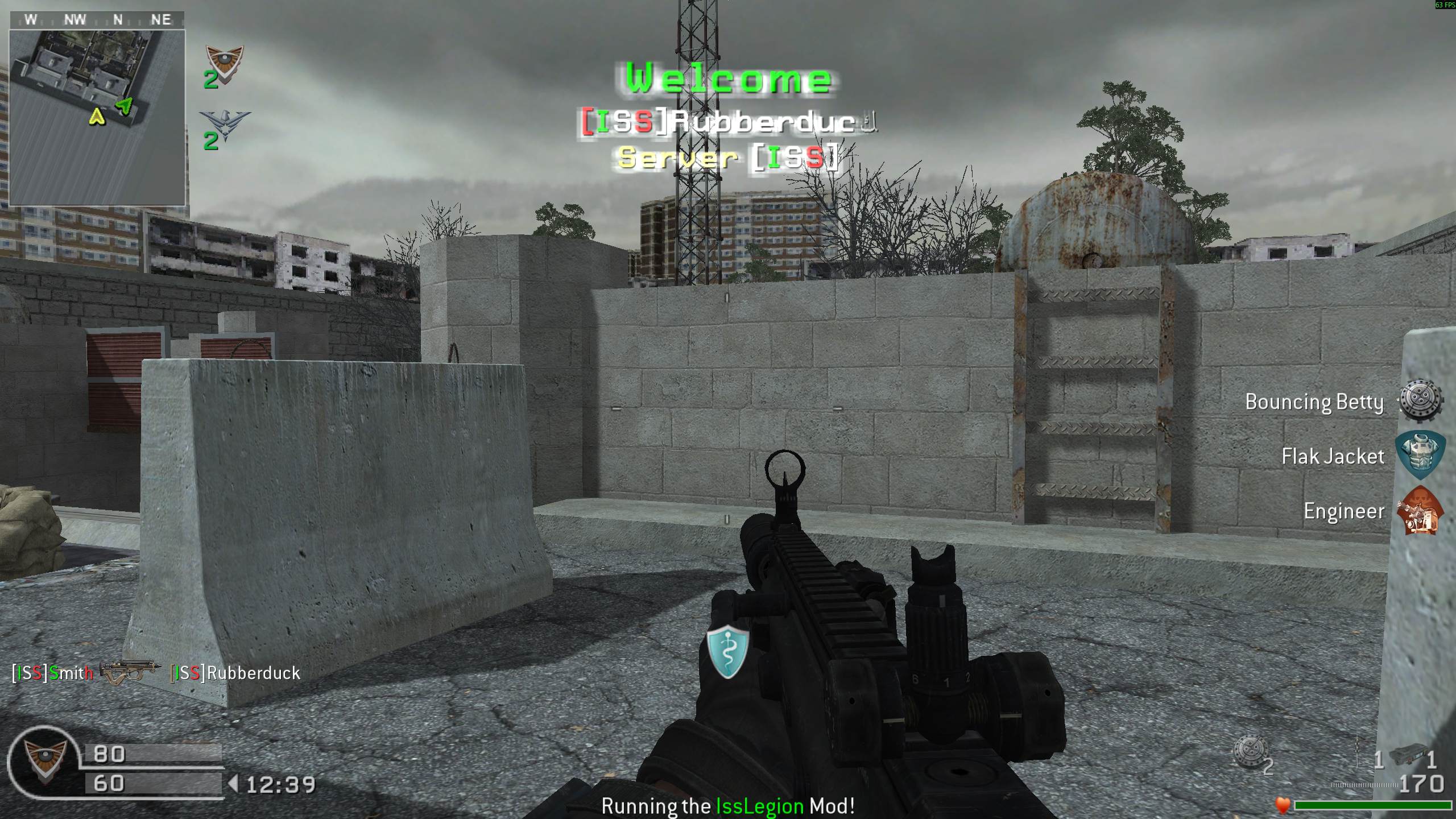Click the minimap in the corner
The height and width of the screenshot is (819, 1456).
pyautogui.click(x=97, y=117)
